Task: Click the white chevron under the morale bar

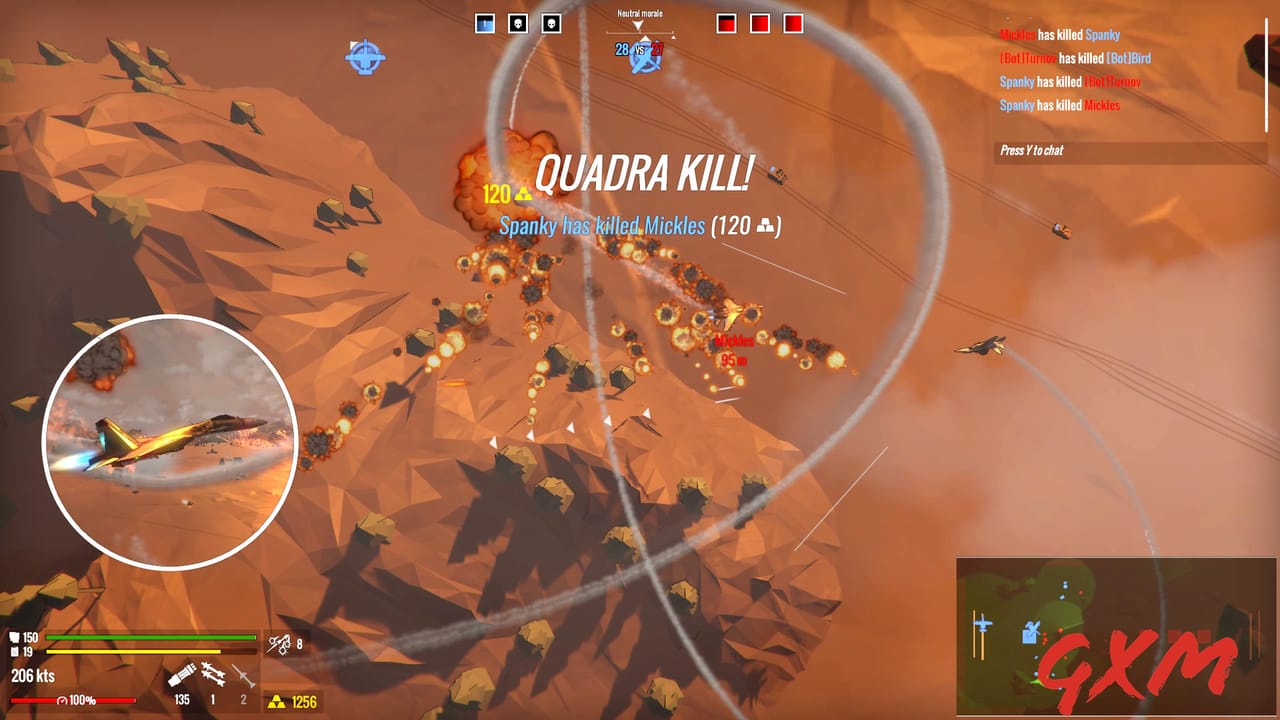Action: (644, 37)
